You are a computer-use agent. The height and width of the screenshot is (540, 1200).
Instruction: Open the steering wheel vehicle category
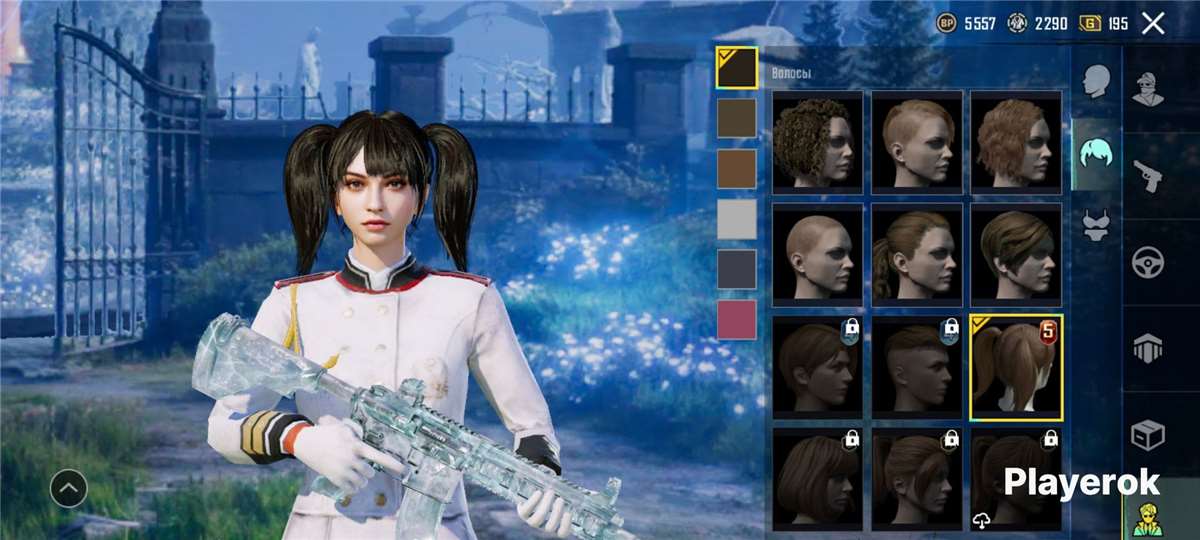point(1147,262)
